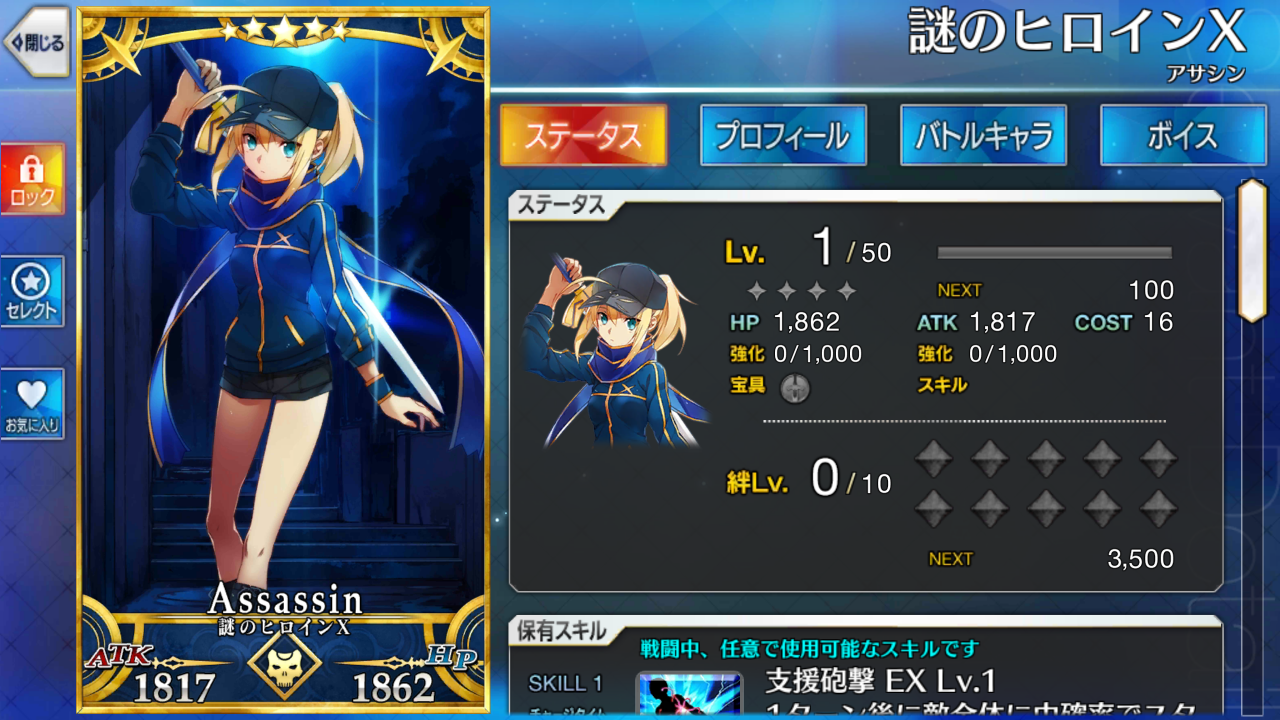Image resolution: width=1280 pixels, height=720 pixels.
Task: Switch to the ステータス tab
Action: point(583,136)
